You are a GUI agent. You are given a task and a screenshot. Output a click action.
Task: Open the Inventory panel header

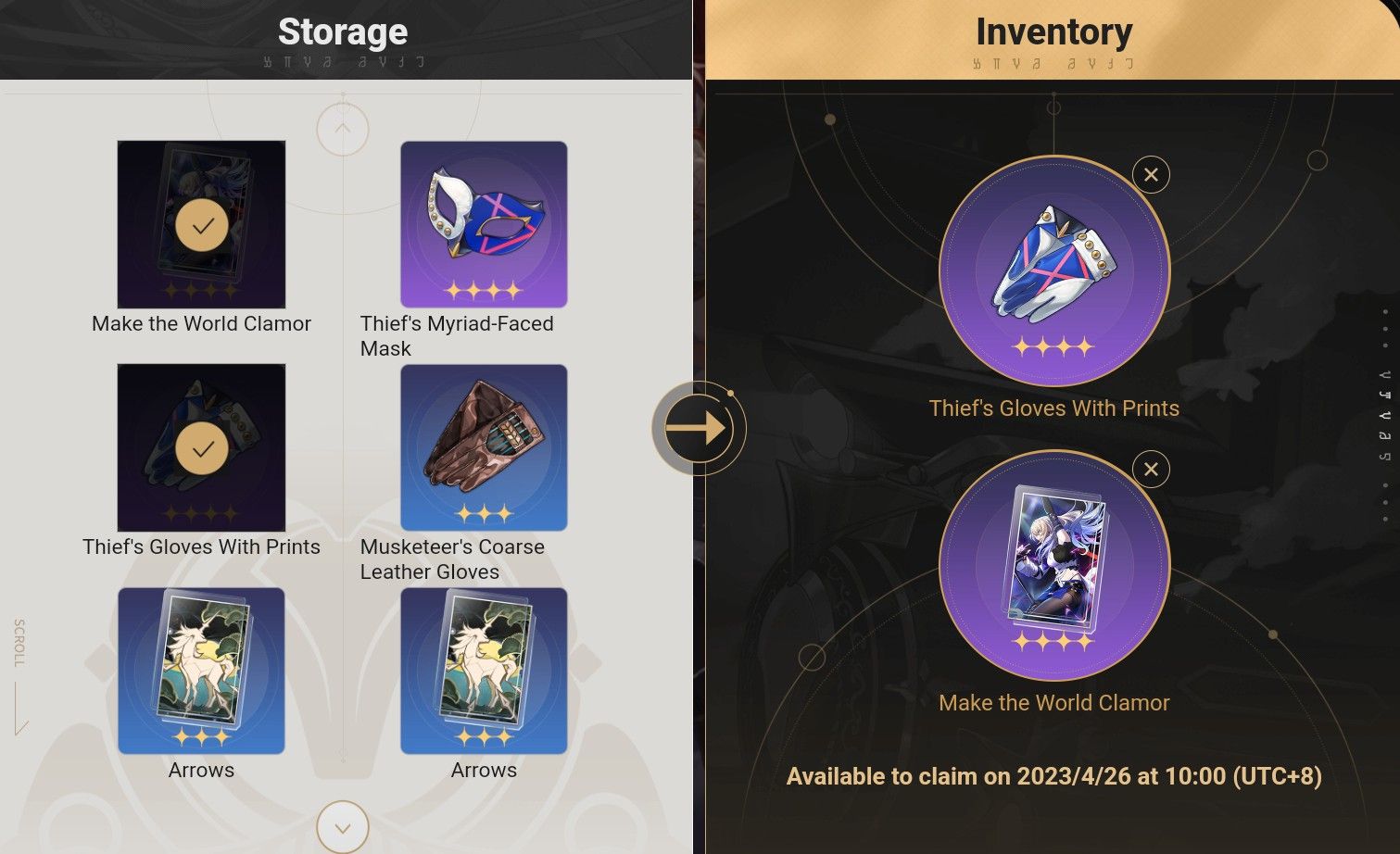click(1053, 31)
